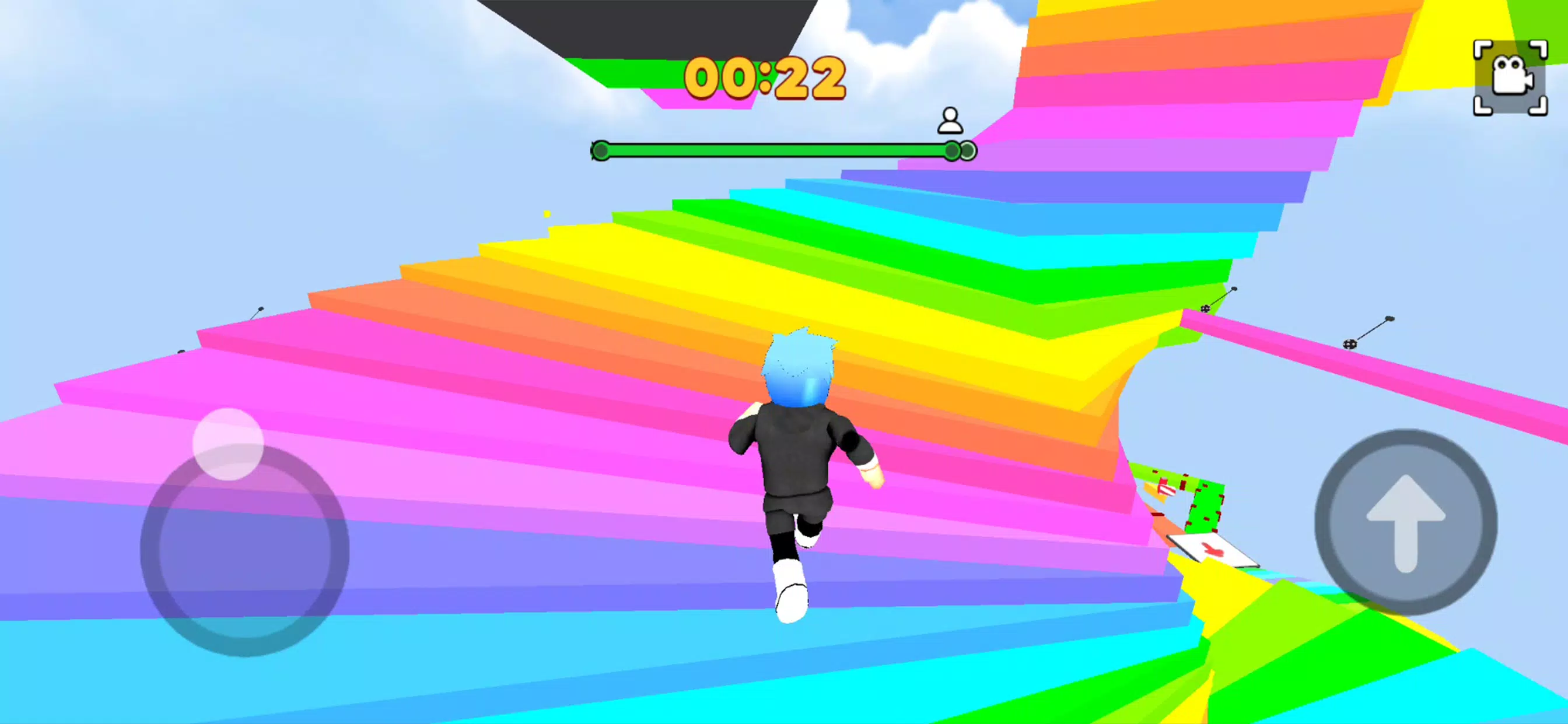The height and width of the screenshot is (724, 1568).
Task: Tap the orange 00:22 timer display
Action: click(x=766, y=78)
